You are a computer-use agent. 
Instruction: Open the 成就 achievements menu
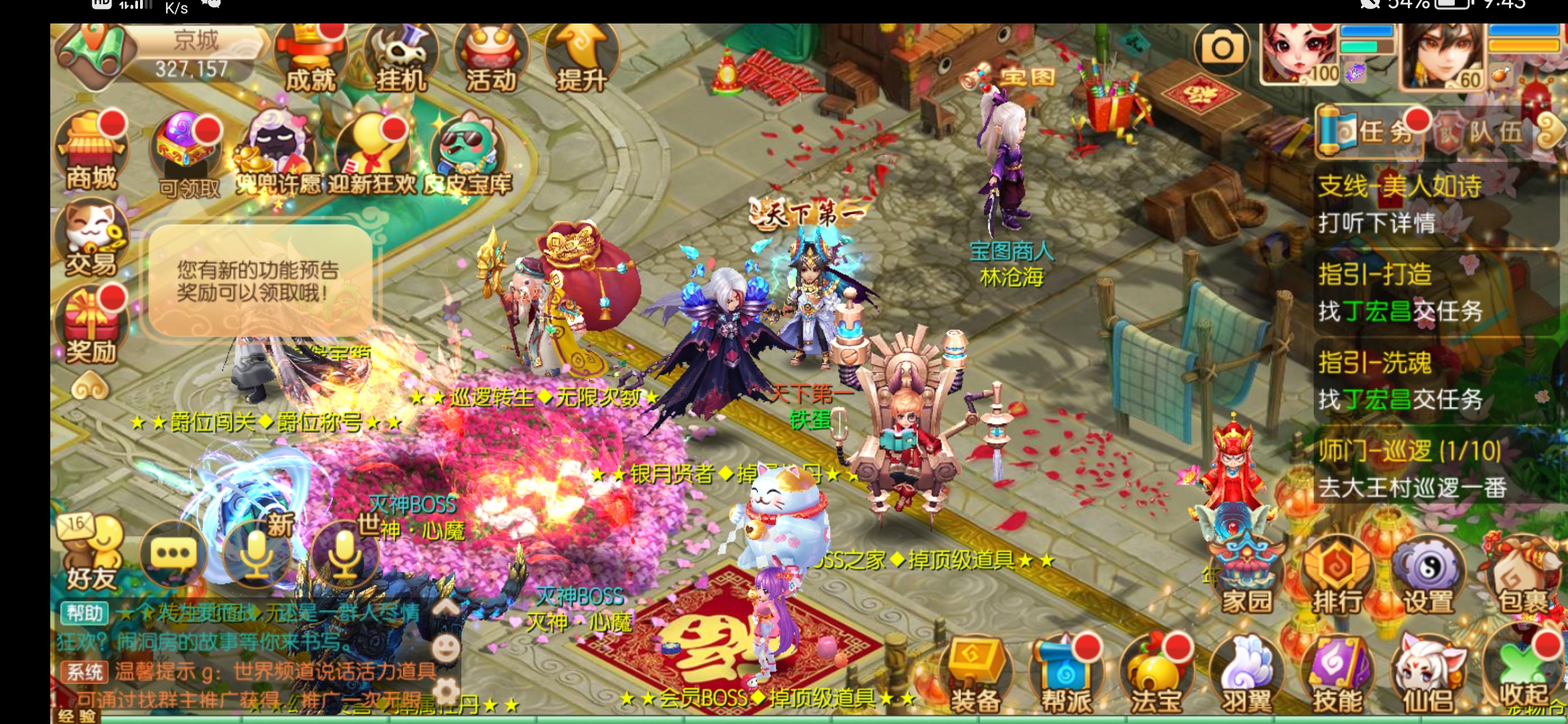[310, 59]
